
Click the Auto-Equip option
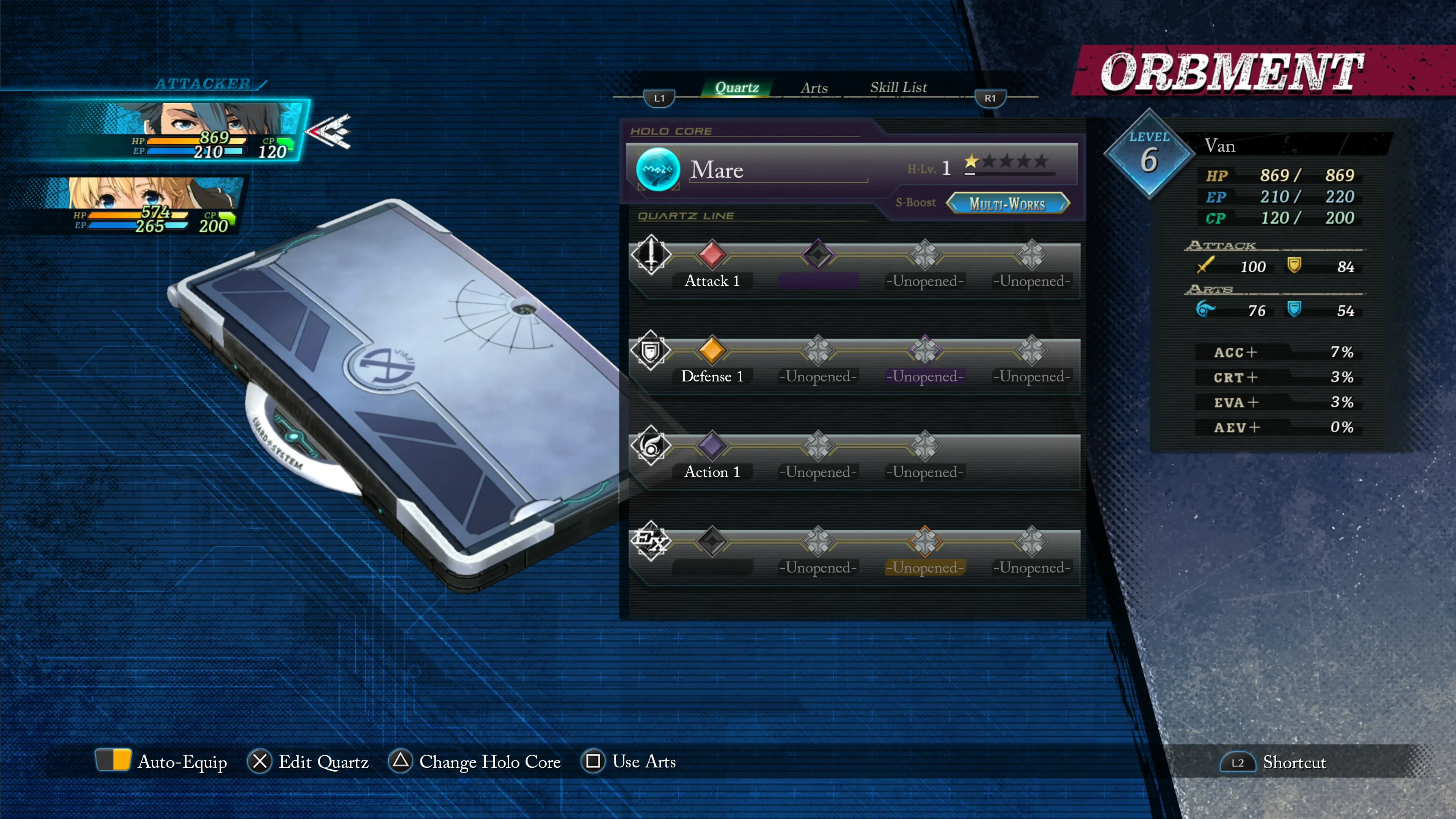[x=162, y=761]
